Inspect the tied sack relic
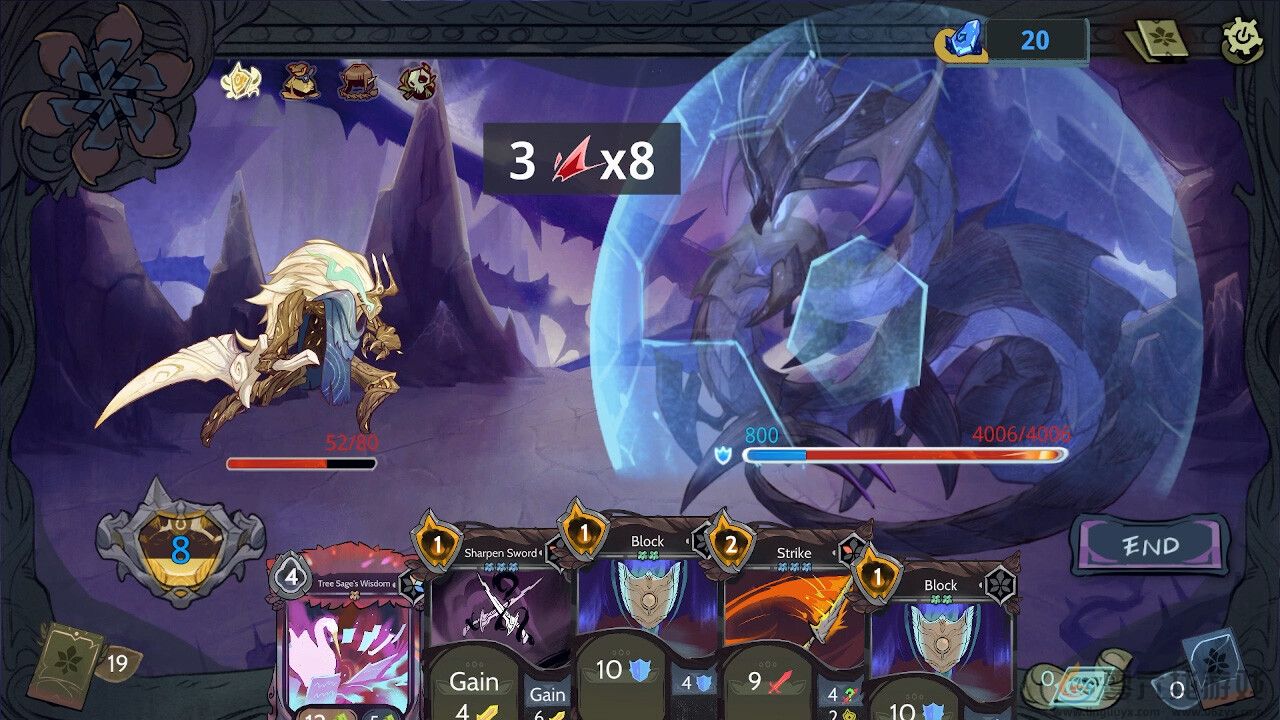The width and height of the screenshot is (1280, 720). tap(299, 81)
